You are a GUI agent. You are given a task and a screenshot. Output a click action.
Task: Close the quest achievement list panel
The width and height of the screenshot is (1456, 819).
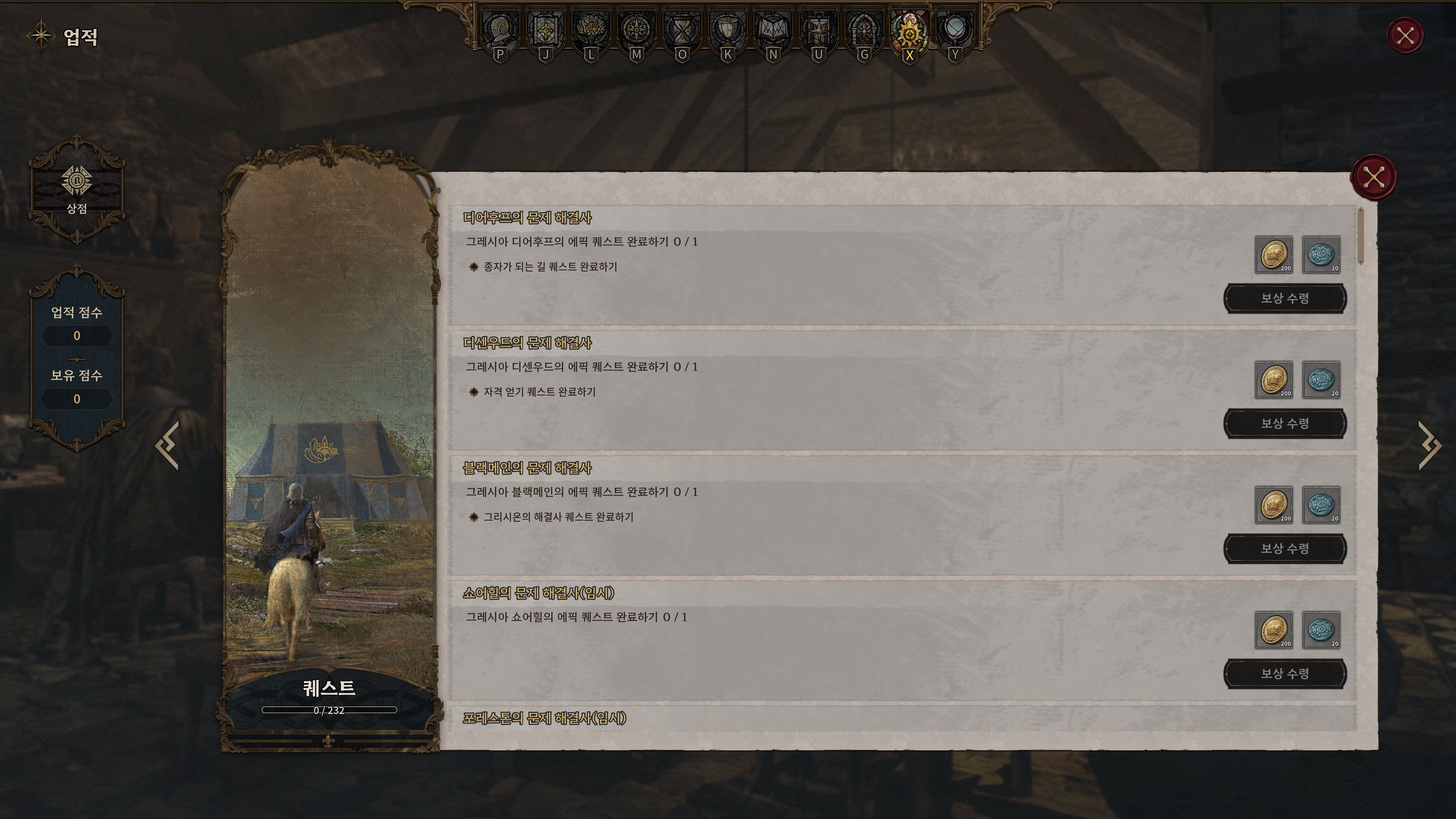point(1373,177)
